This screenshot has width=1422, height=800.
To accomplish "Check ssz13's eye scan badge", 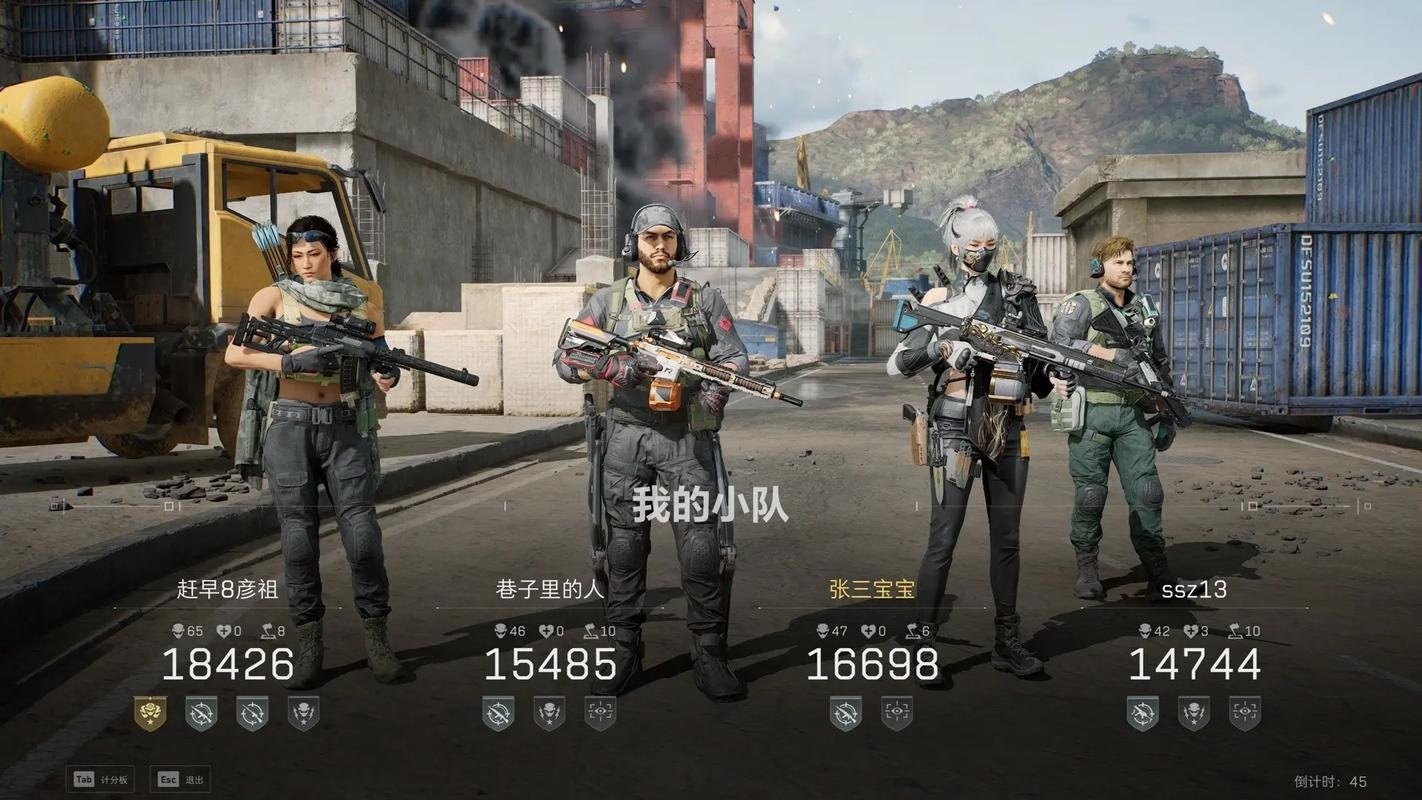I will point(1245,713).
